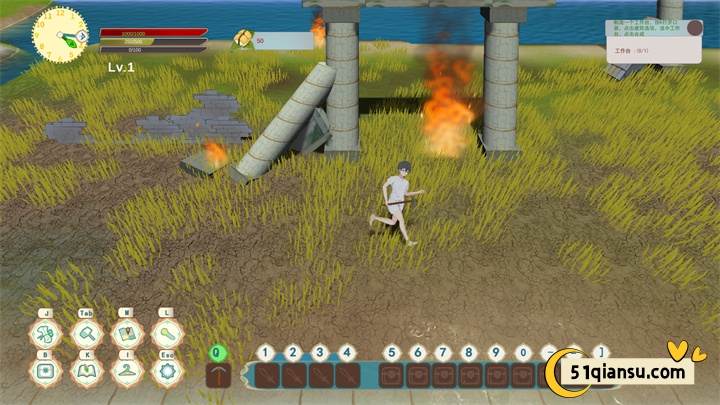Show the map with location pin

click(x=126, y=334)
